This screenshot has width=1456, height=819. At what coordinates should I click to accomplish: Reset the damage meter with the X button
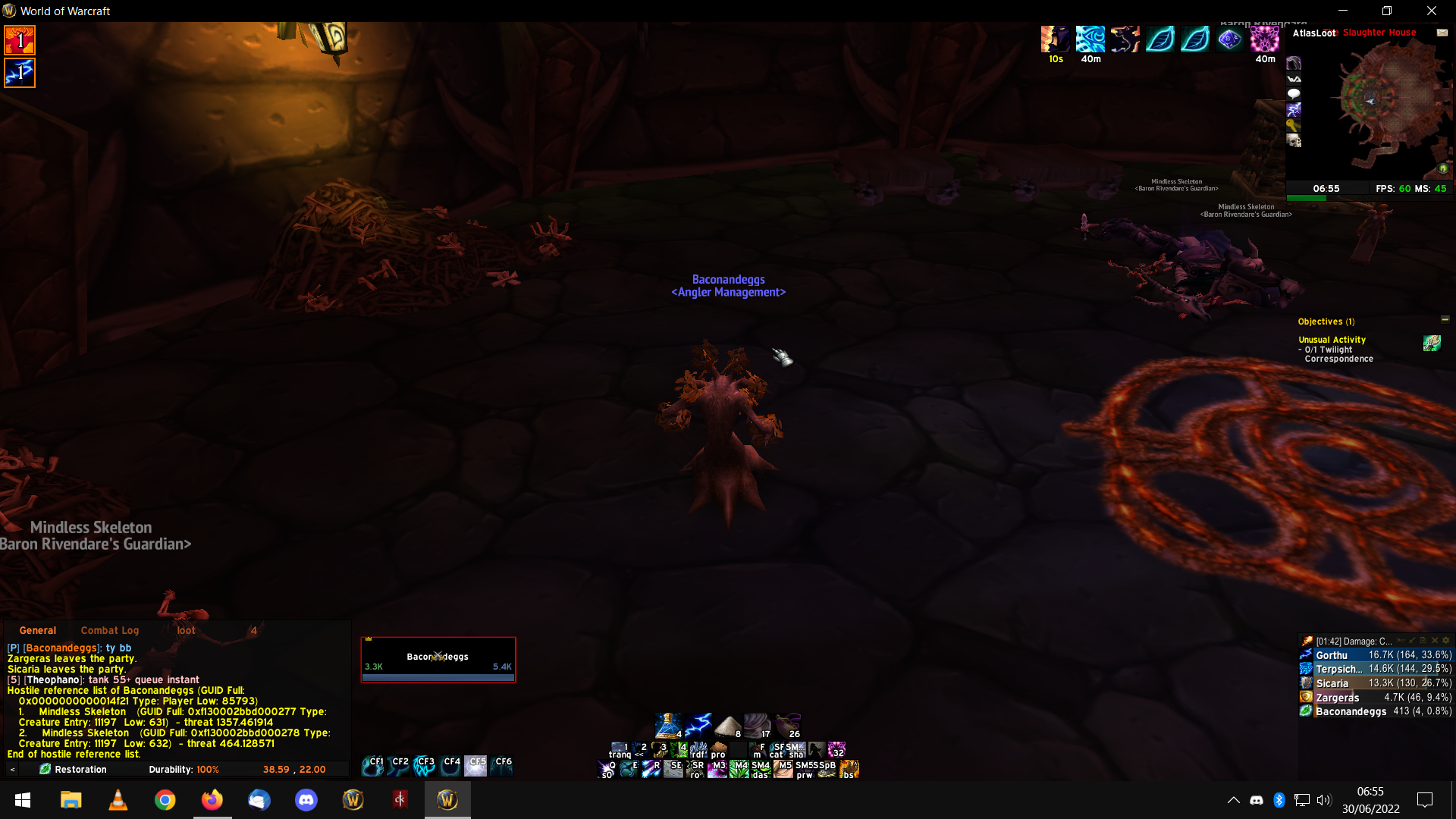tap(1434, 641)
